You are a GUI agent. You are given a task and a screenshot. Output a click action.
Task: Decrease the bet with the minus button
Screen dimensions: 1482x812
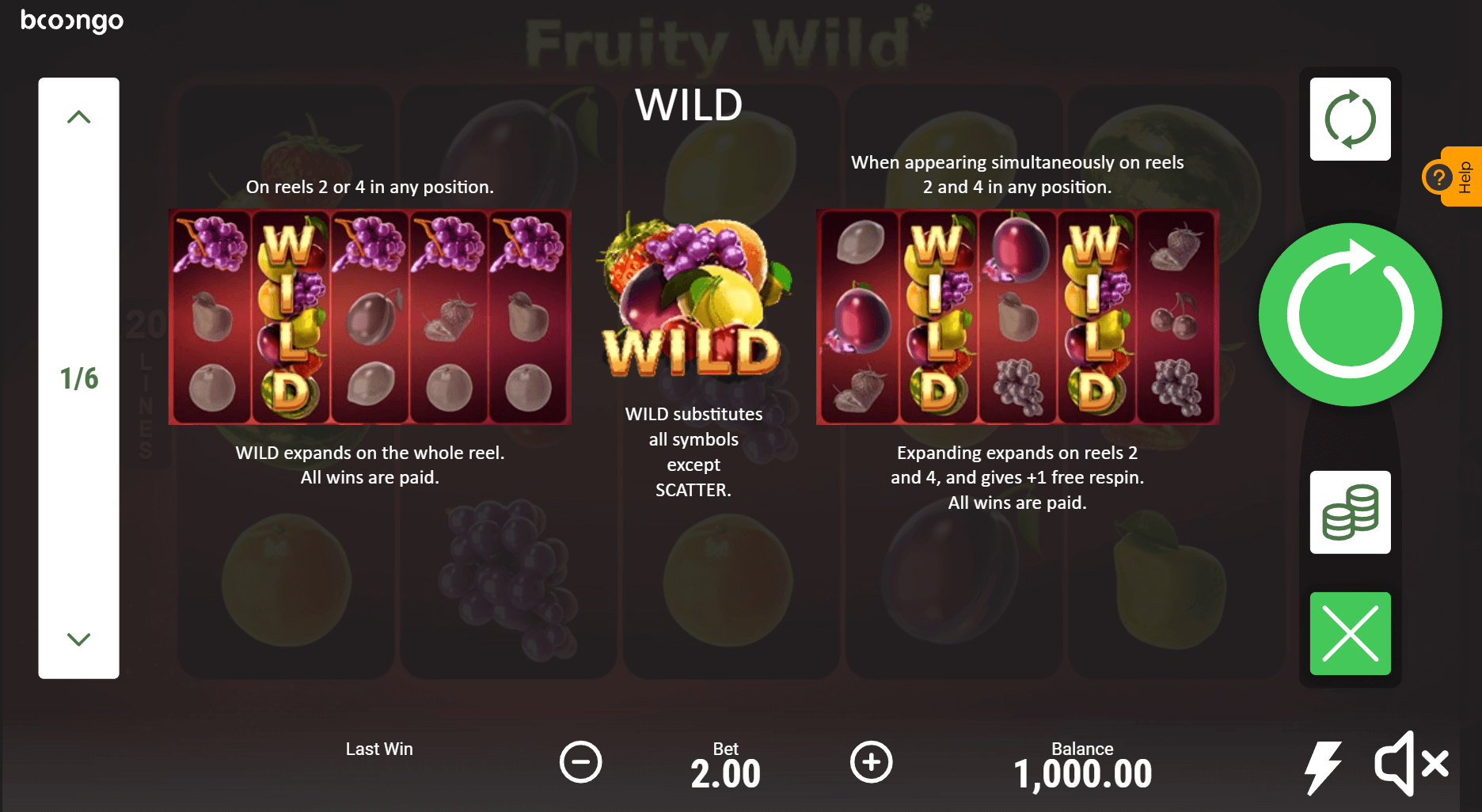click(x=580, y=762)
